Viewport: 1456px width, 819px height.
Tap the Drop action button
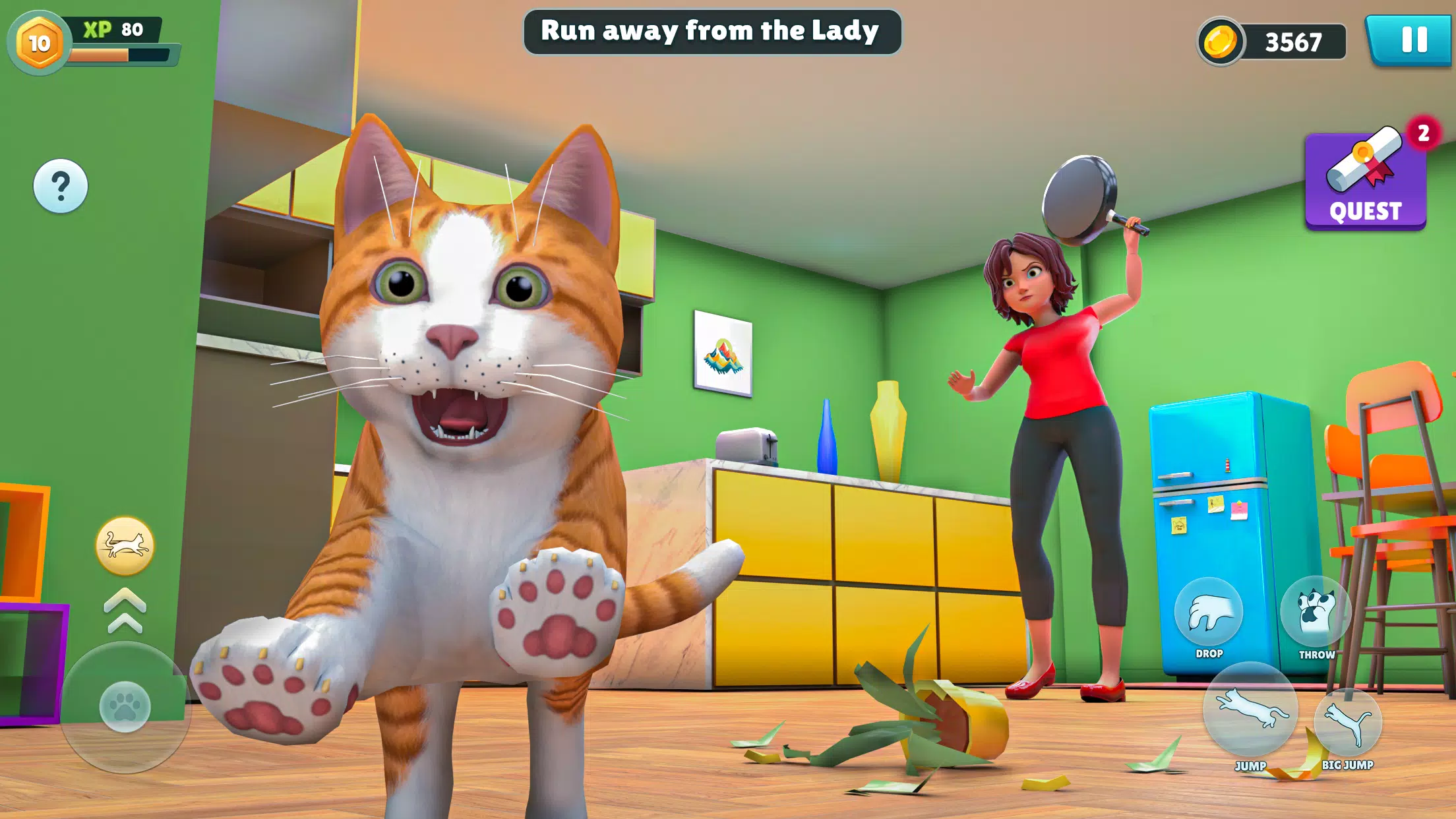pyautogui.click(x=1209, y=613)
